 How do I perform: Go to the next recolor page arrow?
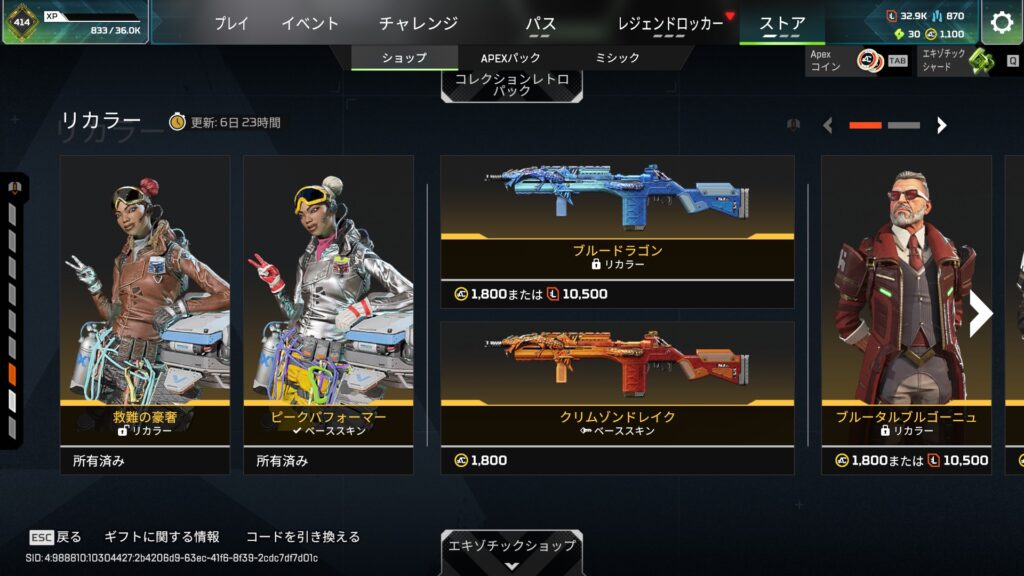(941, 125)
